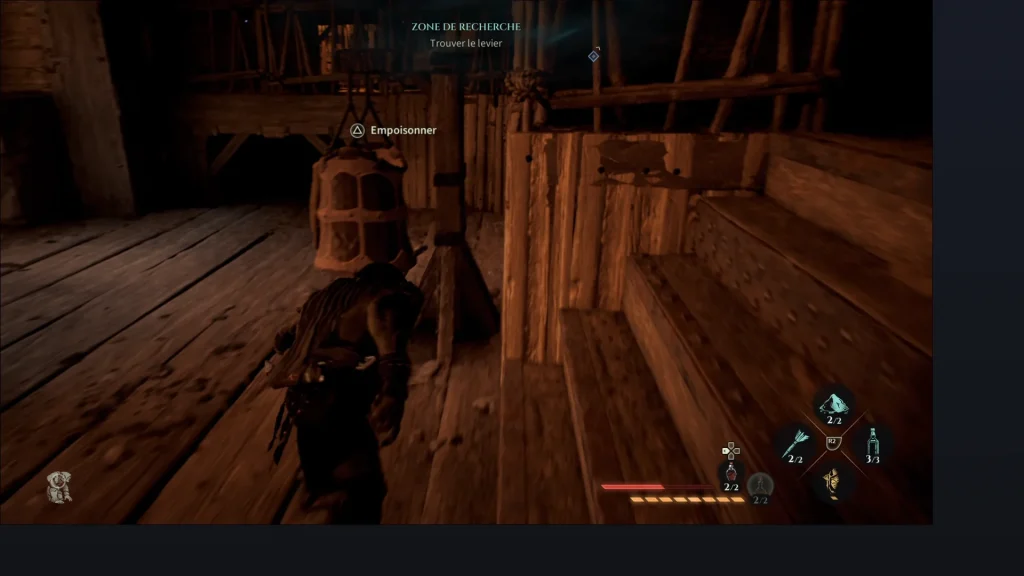This screenshot has height=576, width=1024.
Task: Pick the golden mask item in the wheel
Action: point(833,482)
